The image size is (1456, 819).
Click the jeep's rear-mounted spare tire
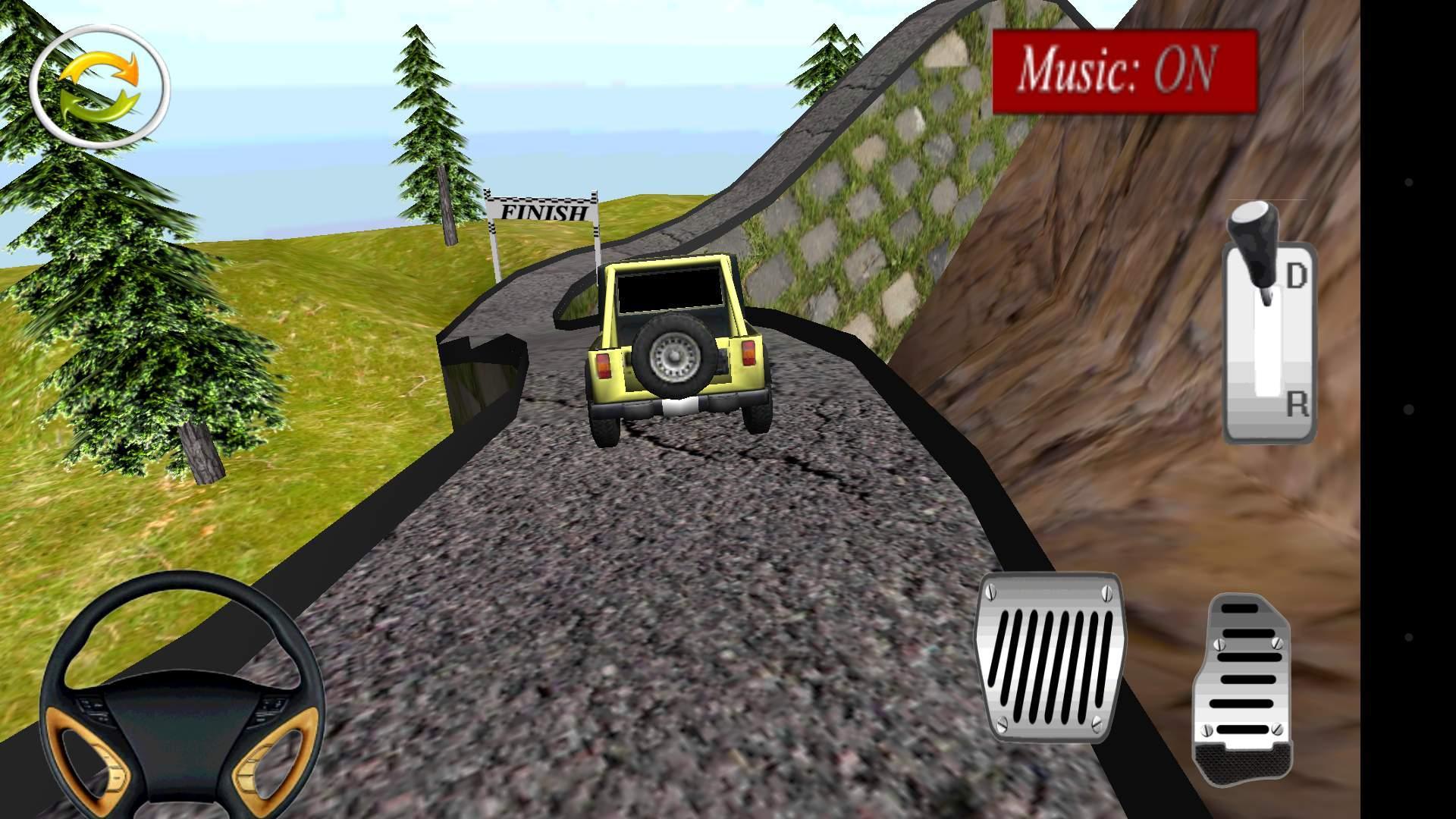tap(673, 356)
